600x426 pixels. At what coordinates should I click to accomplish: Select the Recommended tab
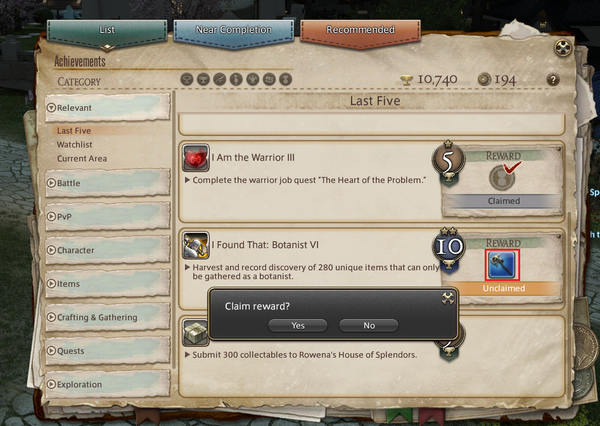click(x=360, y=31)
